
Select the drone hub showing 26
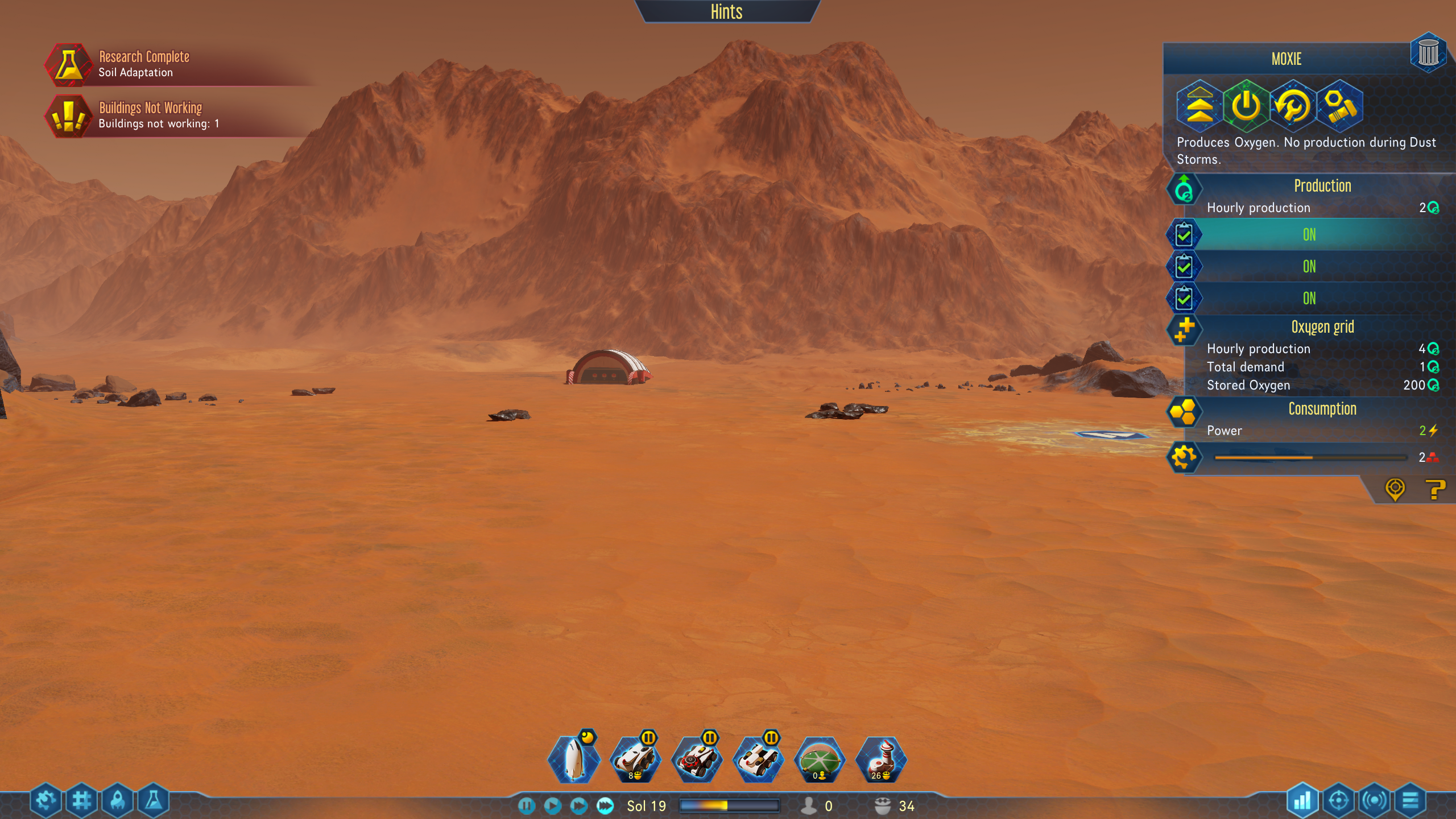[881, 760]
